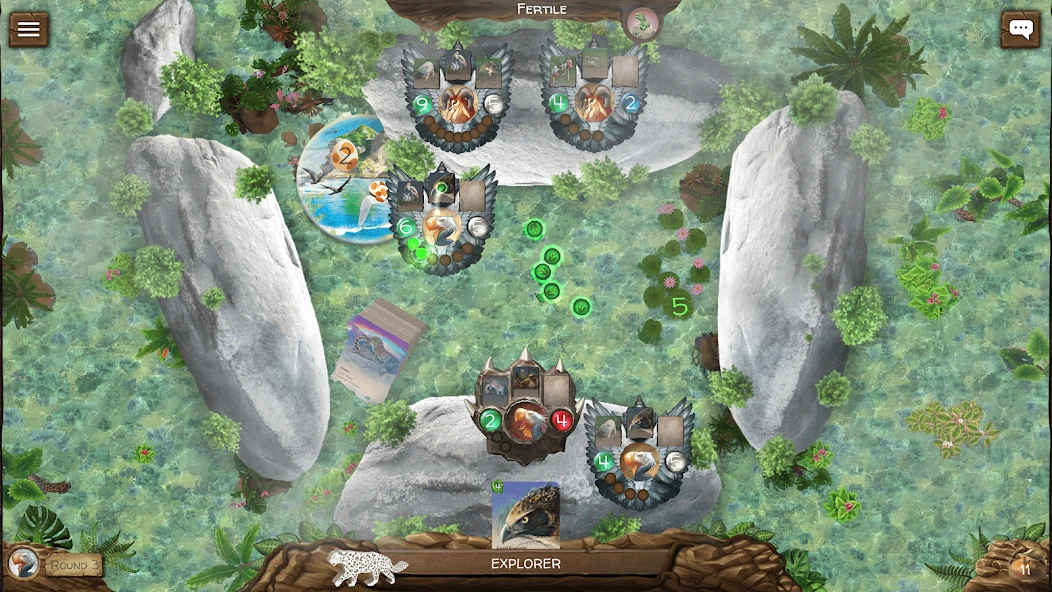Screen dimensions: 1052x592
Task: Click the Round 3 indicator
Action: coord(74,565)
